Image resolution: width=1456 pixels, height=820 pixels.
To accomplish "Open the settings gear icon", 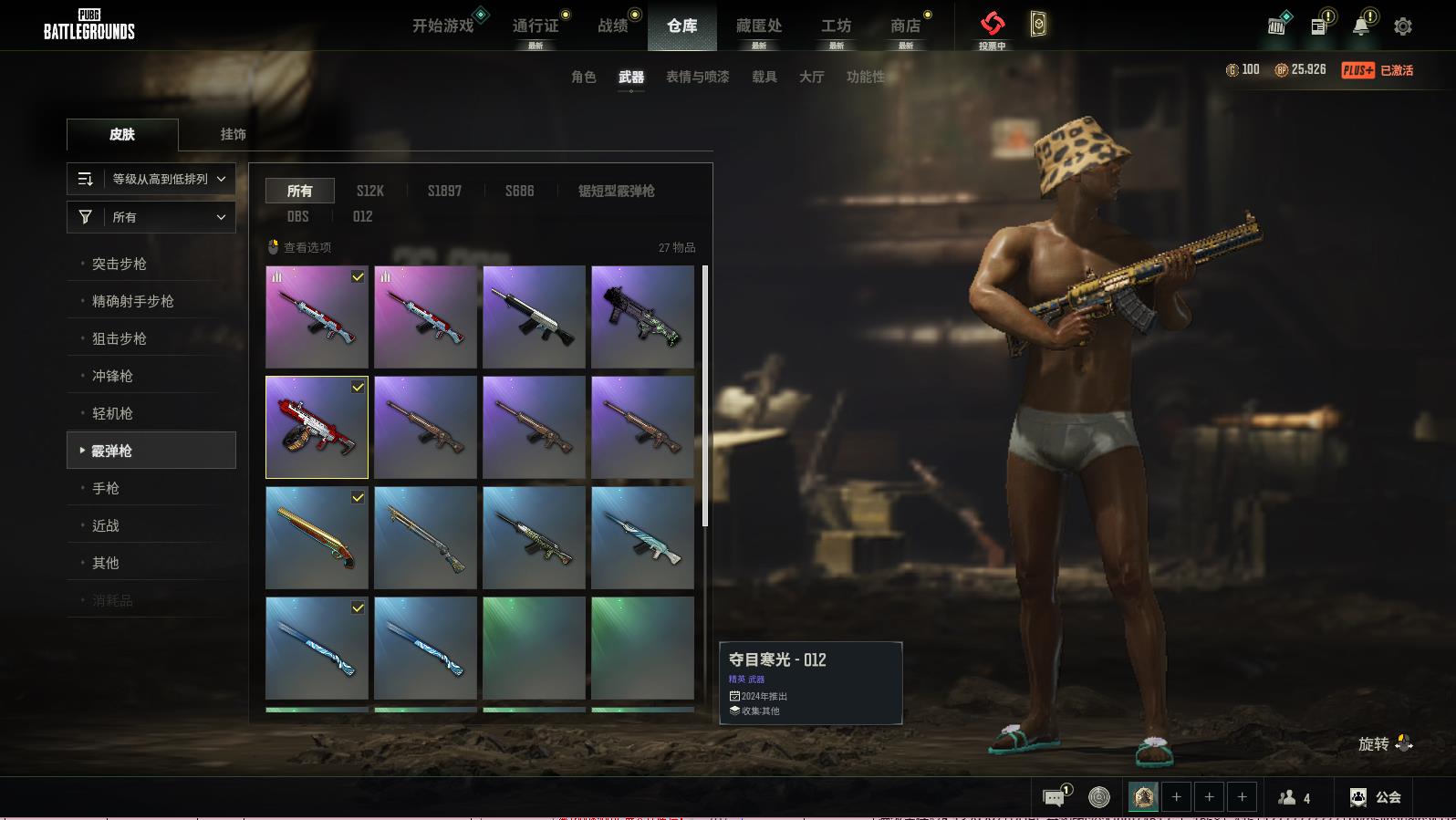I will (1403, 26).
